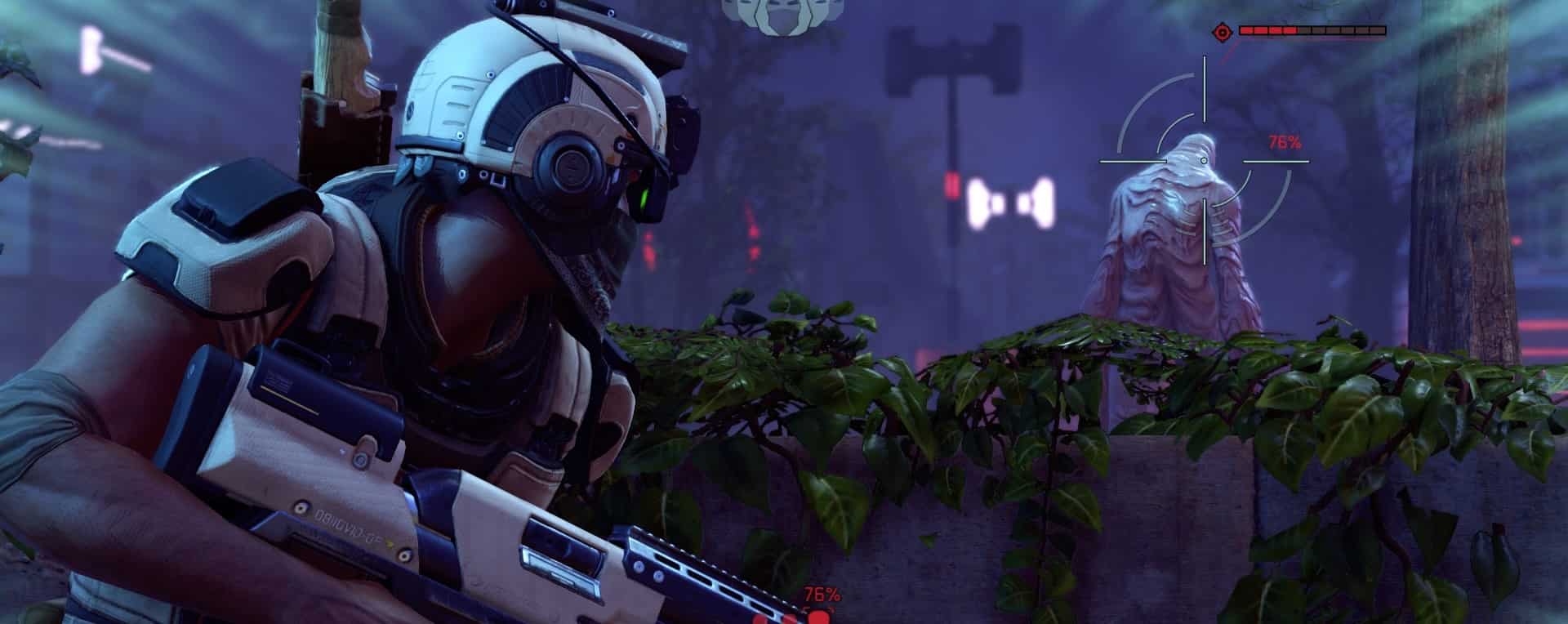Select the alien head icon at top center

tap(771, 15)
